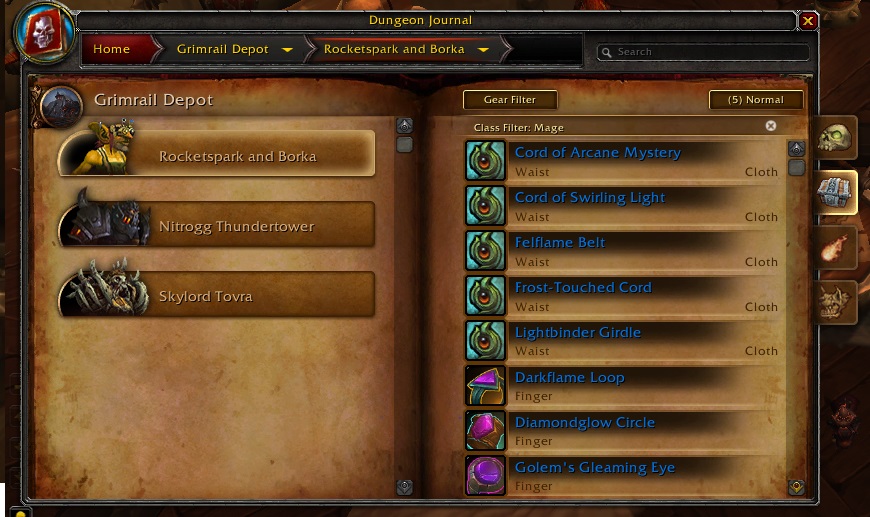Click the Darkflame Loop ring entry
Image resolution: width=870 pixels, height=517 pixels.
[x=569, y=378]
